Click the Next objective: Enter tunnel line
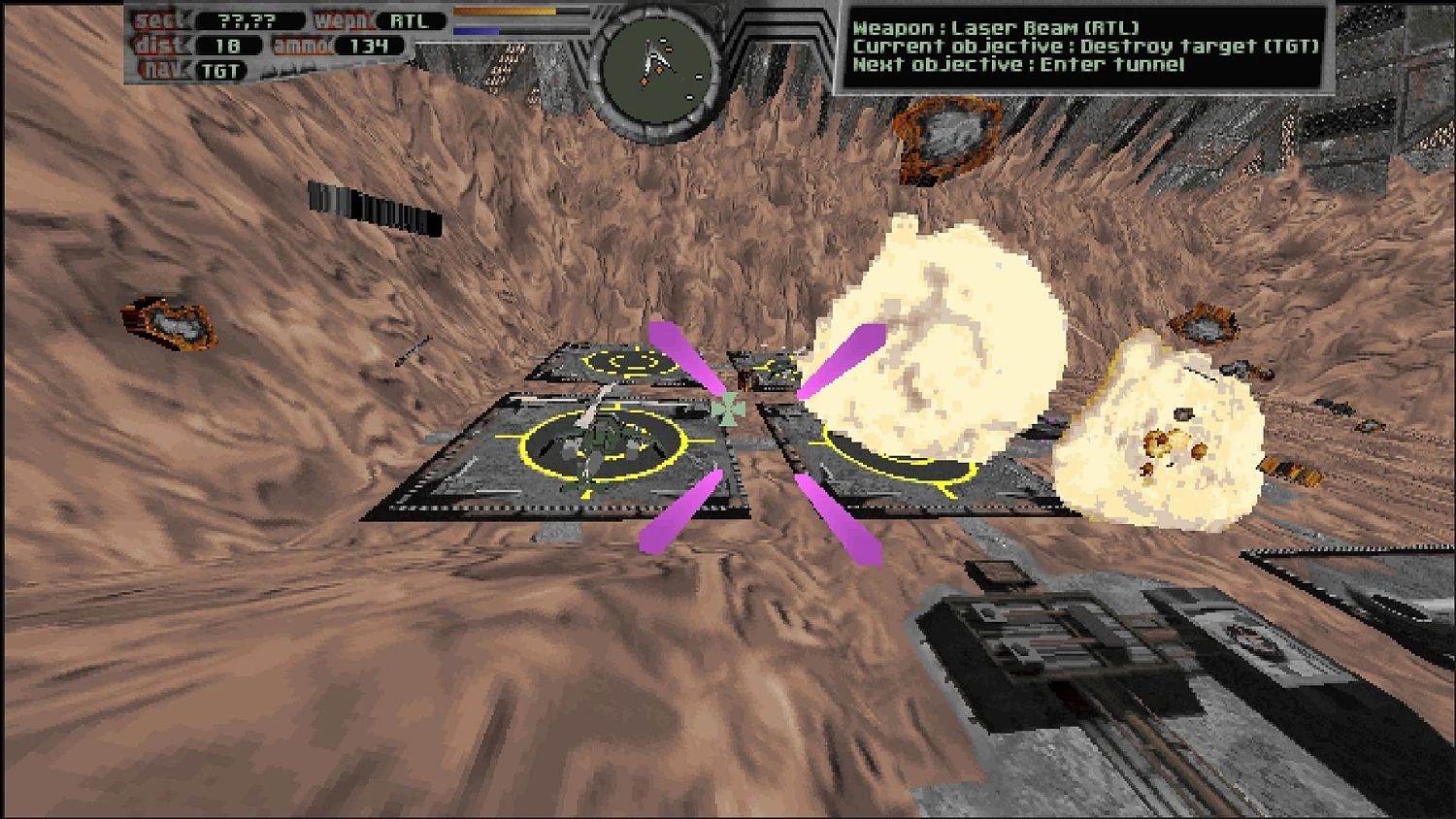The width and height of the screenshot is (1456, 819). pos(1019,66)
